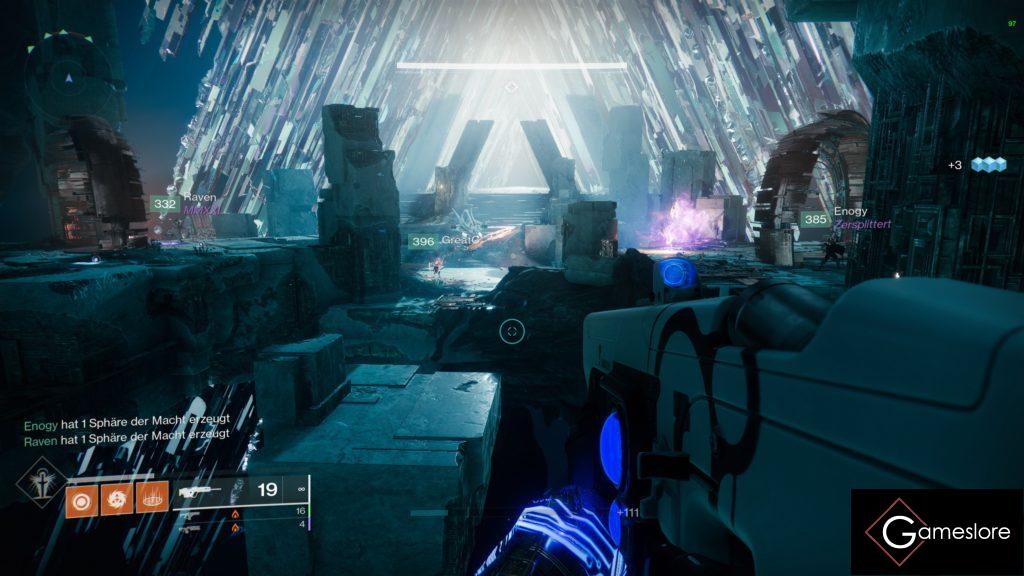Select the grenade ability icon
The height and width of the screenshot is (576, 1024).
pos(79,498)
